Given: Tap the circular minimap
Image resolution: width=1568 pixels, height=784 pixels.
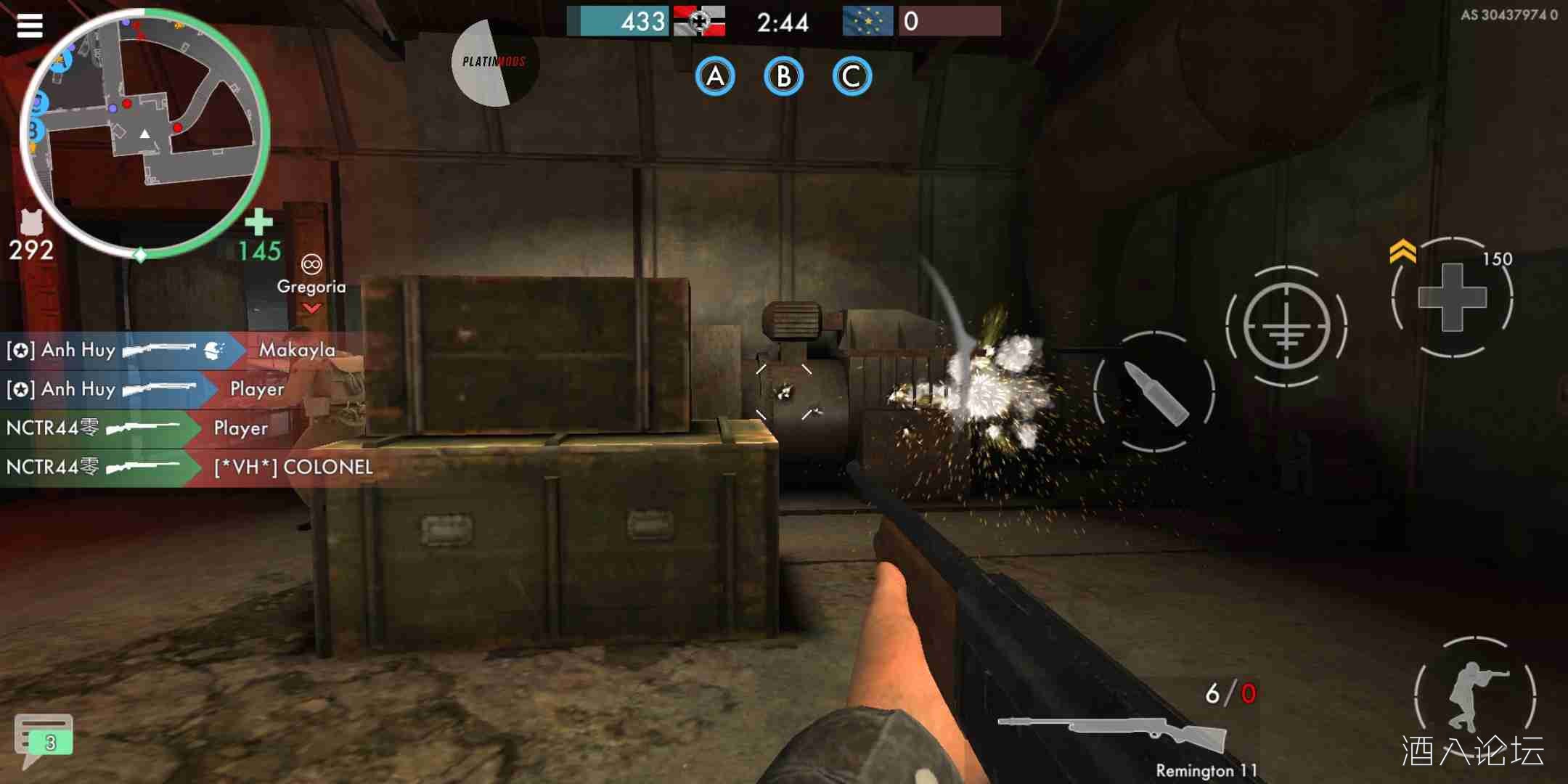Looking at the screenshot, I should 144,132.
